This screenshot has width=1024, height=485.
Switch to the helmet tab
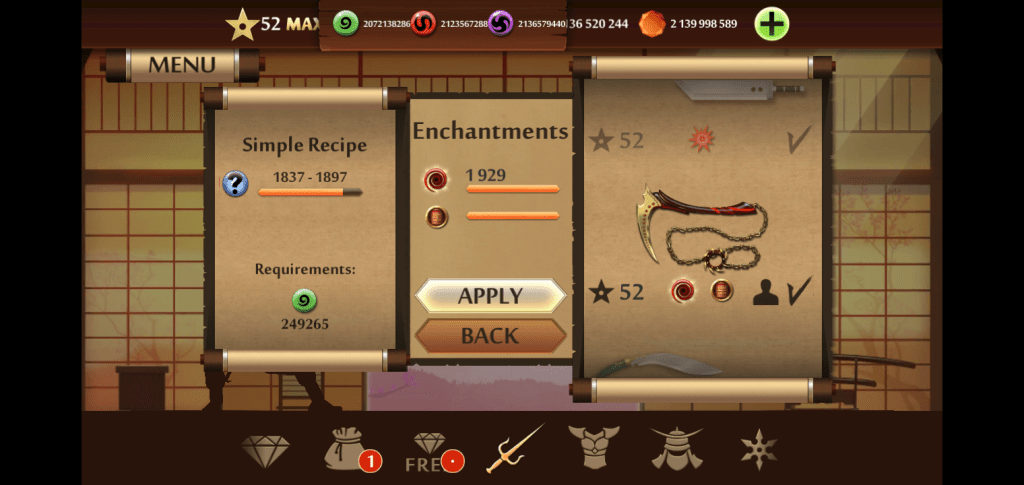[676, 448]
